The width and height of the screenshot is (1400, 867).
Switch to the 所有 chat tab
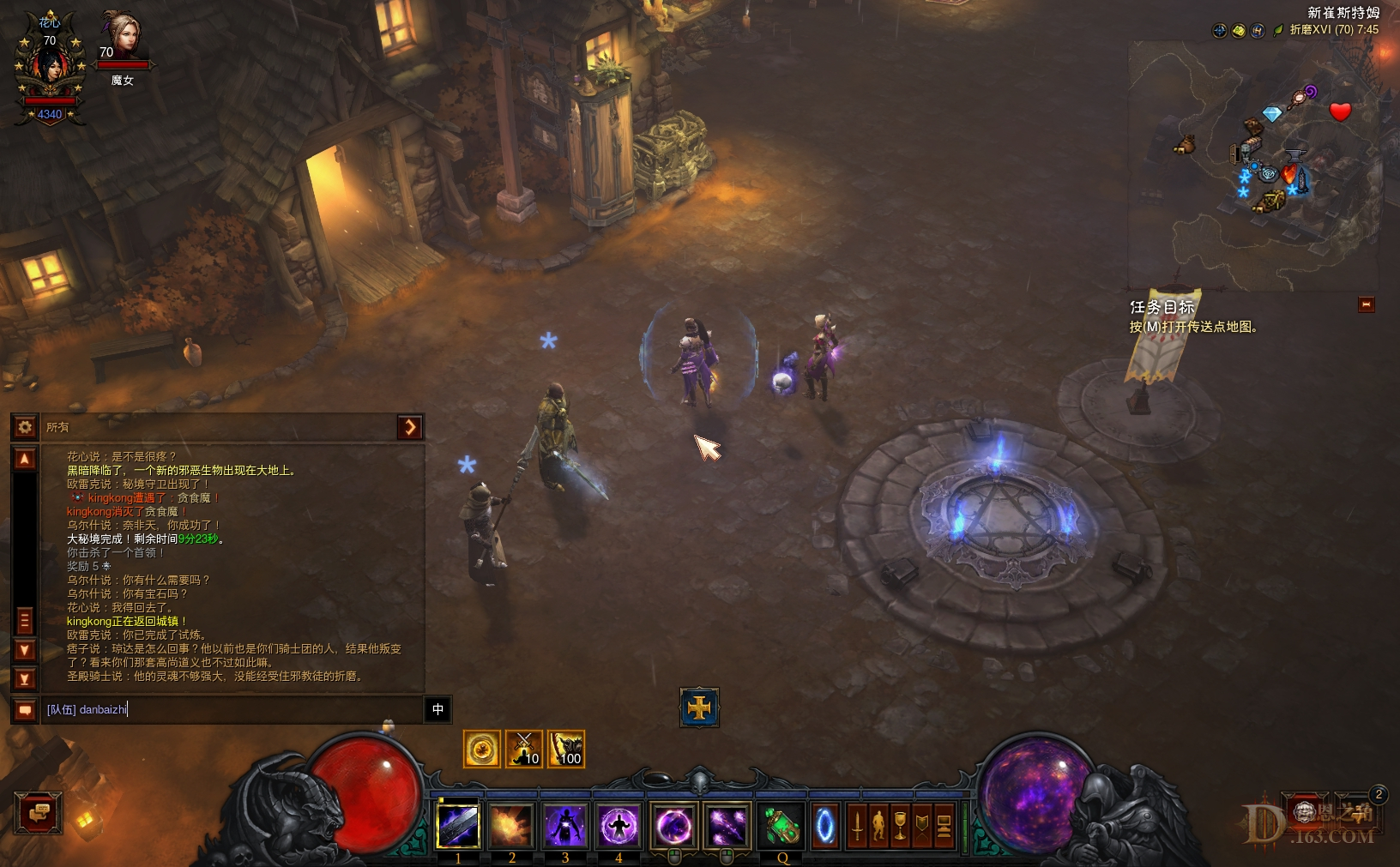coord(59,427)
